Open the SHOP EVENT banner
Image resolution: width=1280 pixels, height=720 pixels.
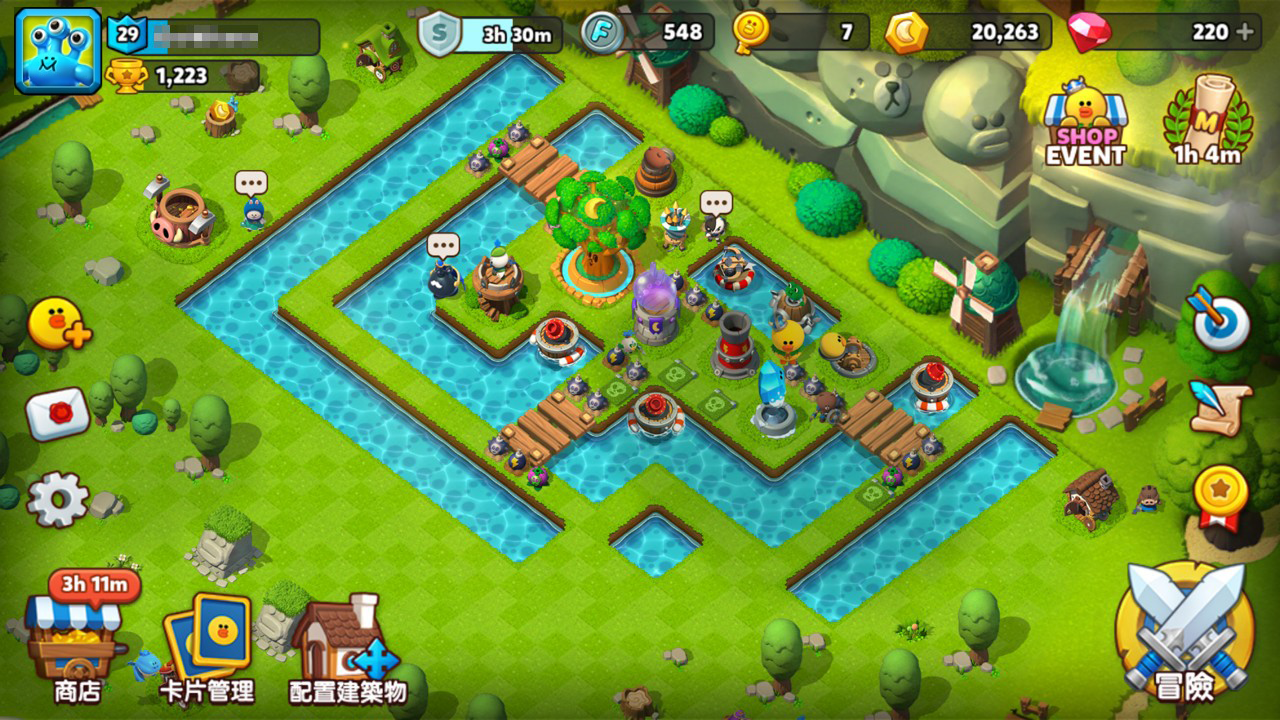tap(1085, 126)
